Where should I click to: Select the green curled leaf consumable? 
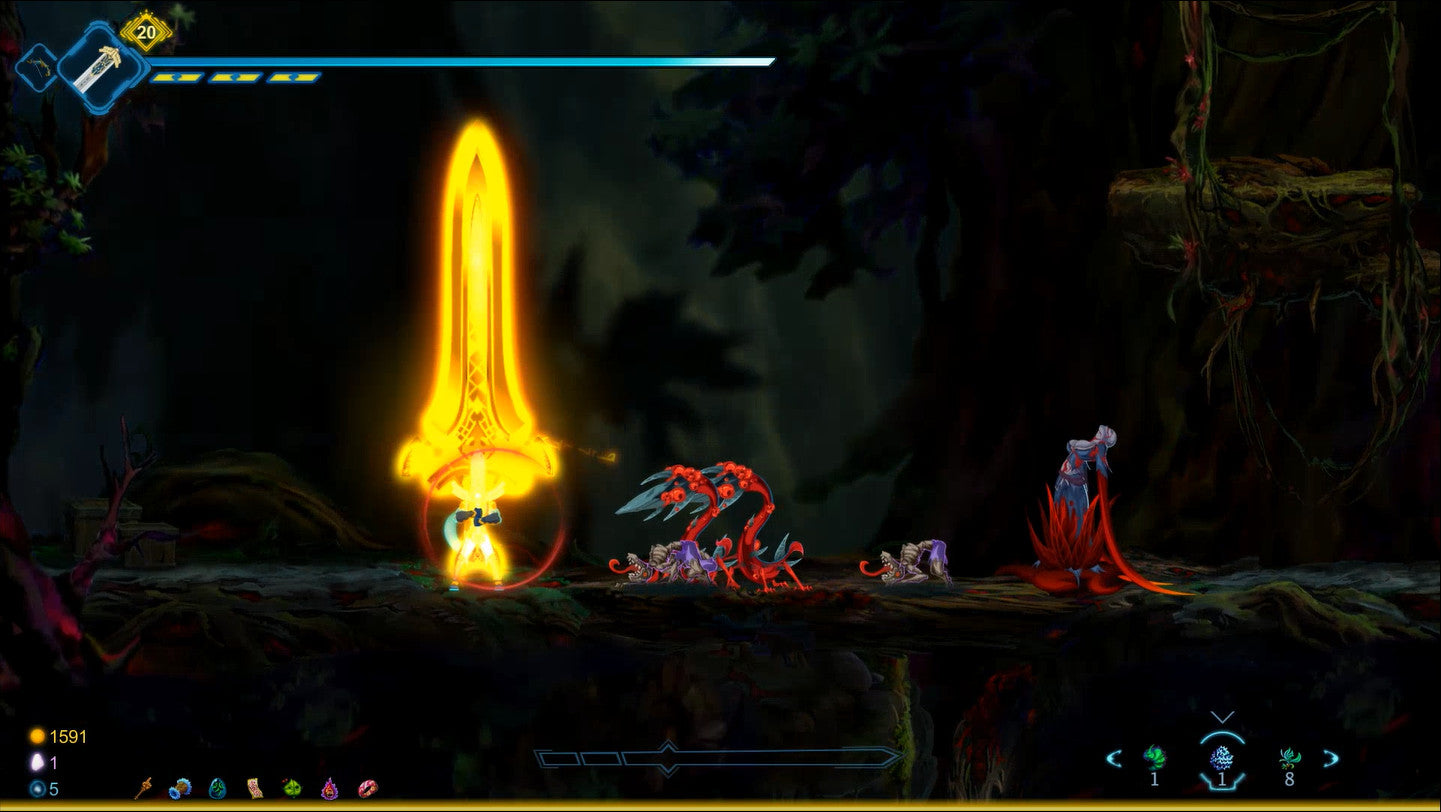click(1155, 756)
